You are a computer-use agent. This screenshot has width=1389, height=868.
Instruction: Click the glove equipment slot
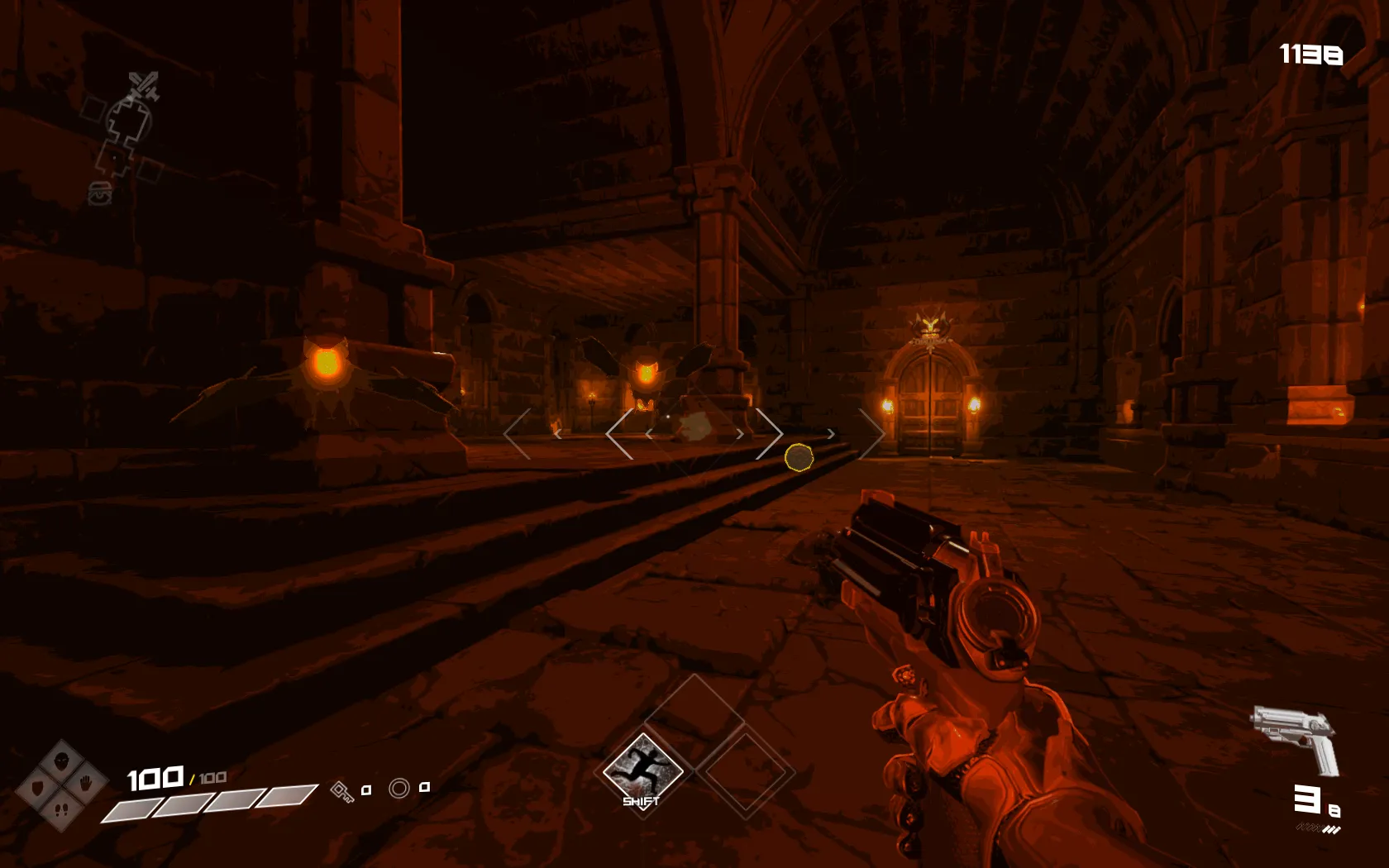(x=86, y=782)
